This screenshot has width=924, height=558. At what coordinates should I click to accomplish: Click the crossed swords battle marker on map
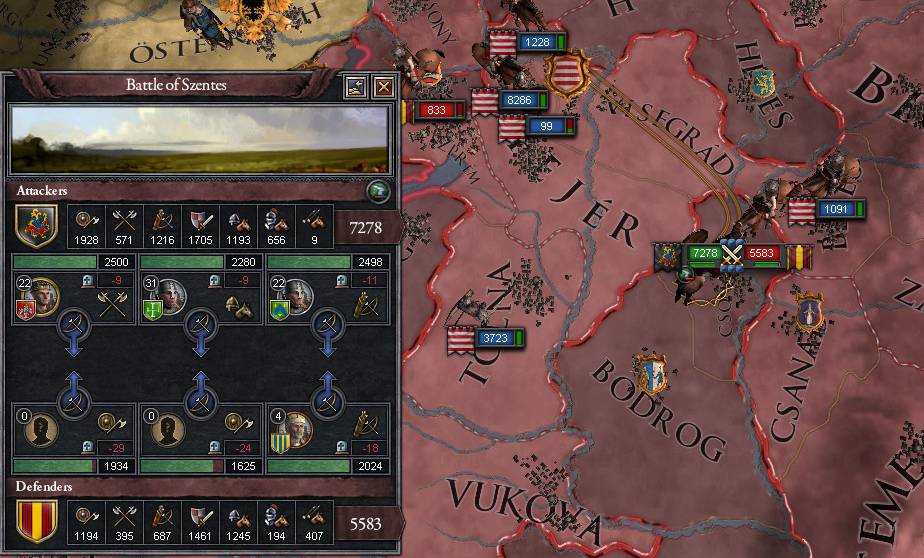click(733, 254)
